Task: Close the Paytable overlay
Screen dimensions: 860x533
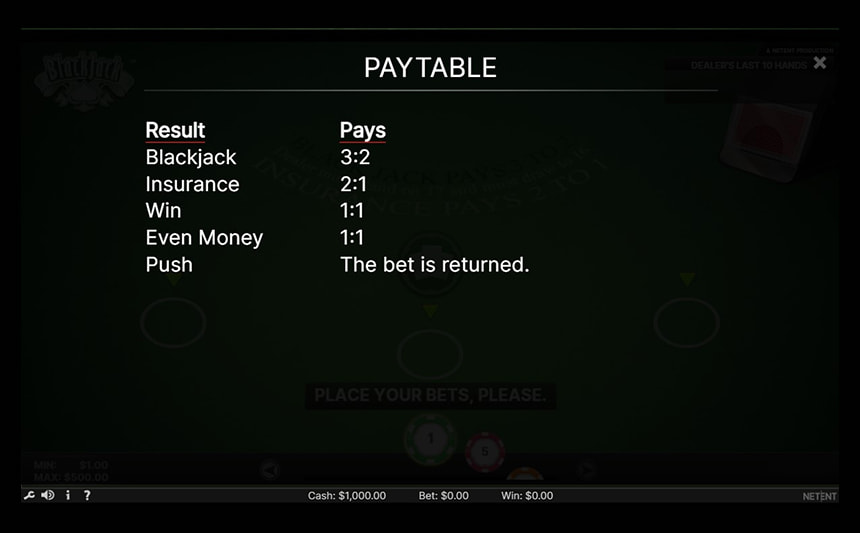Action: [x=820, y=63]
